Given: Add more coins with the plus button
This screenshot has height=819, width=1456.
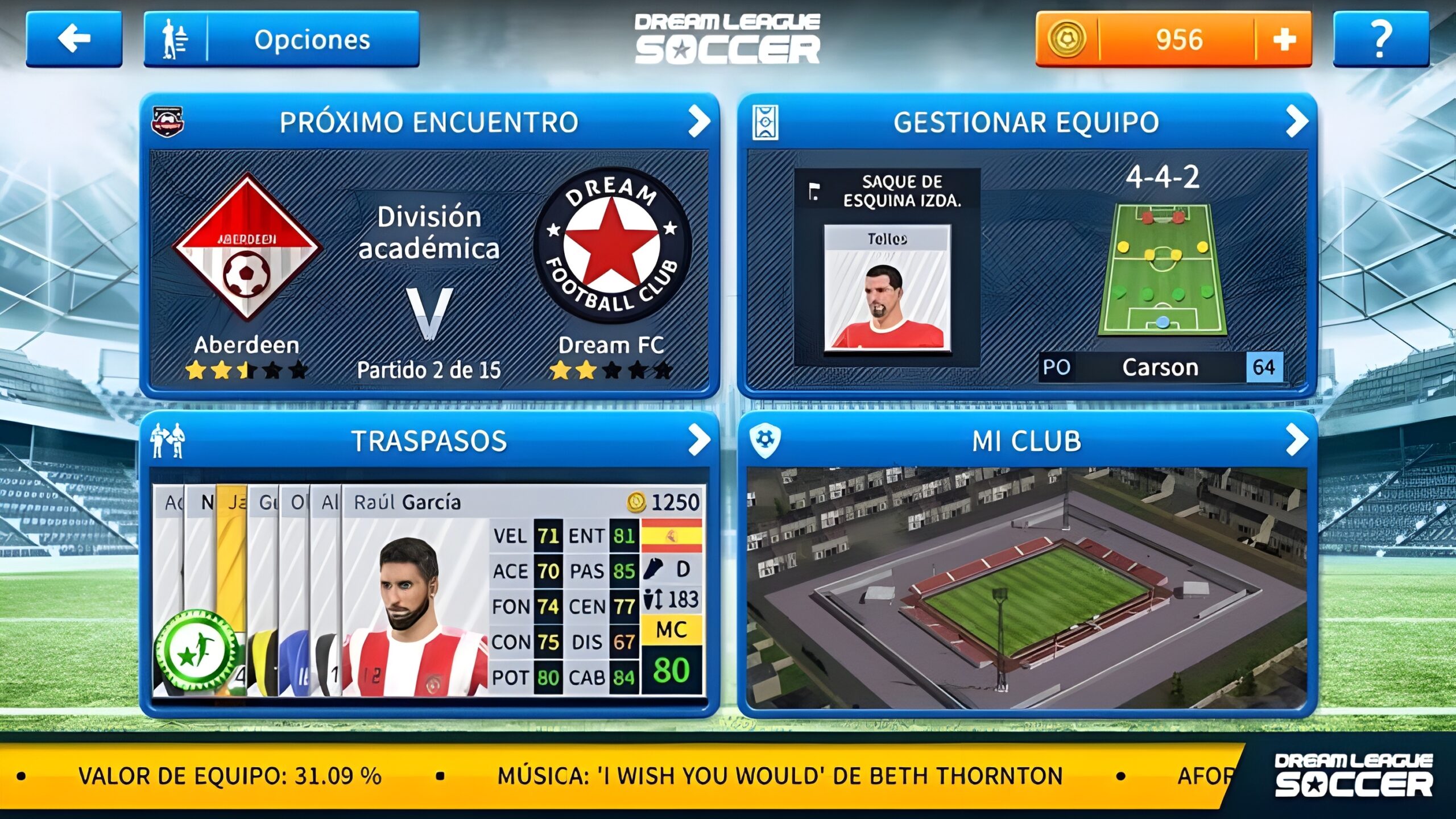Looking at the screenshot, I should (1283, 39).
